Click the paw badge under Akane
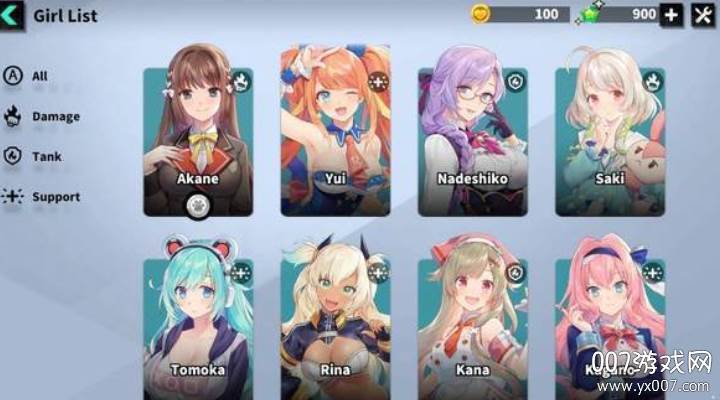720x400 pixels. (197, 207)
